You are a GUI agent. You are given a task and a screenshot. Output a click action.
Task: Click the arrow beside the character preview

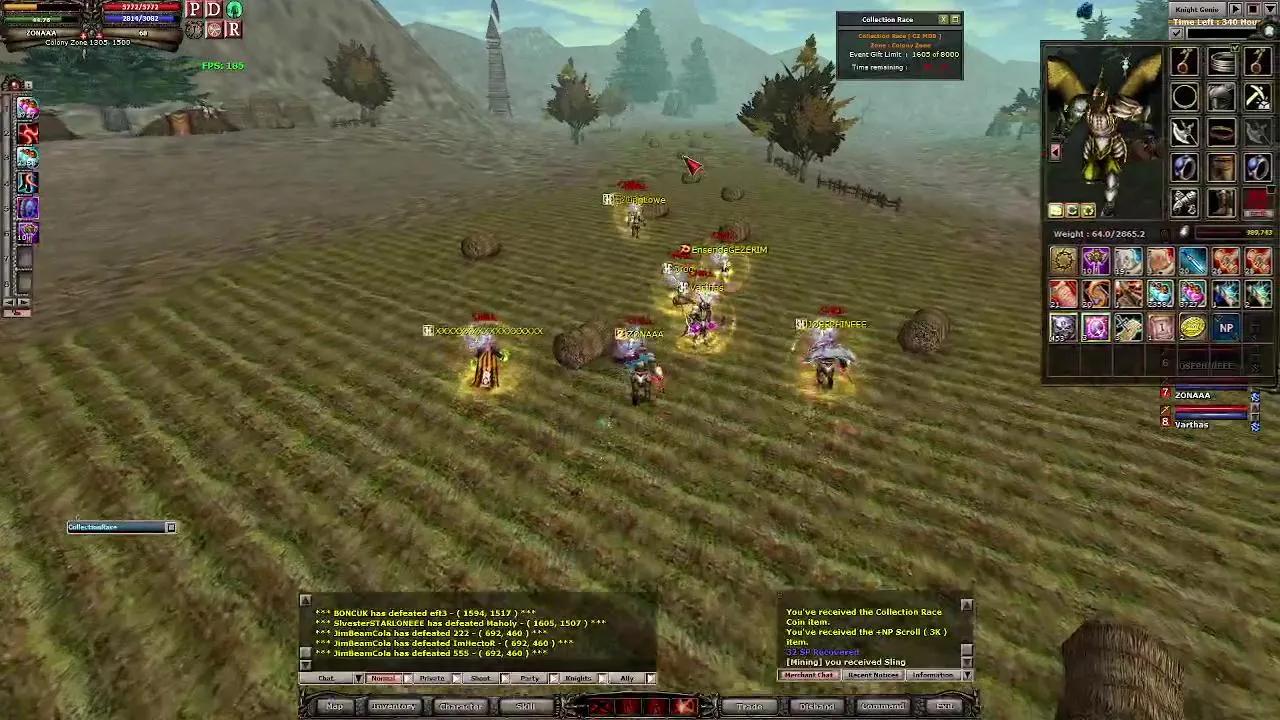(x=1055, y=151)
